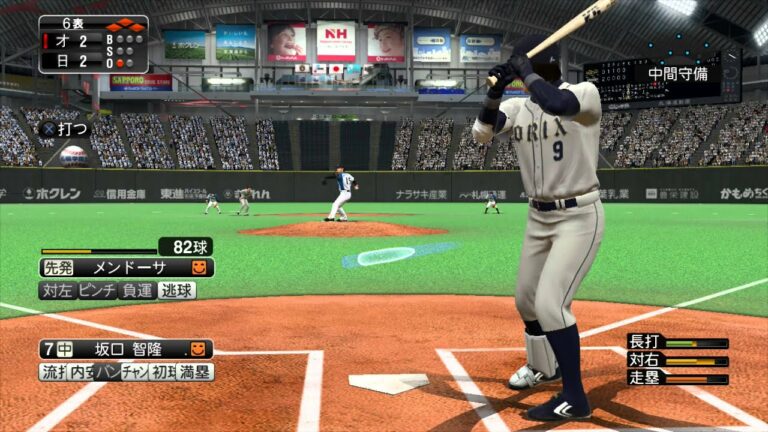Click the batter's orange smiley condition icon
Image resolution: width=768 pixels, height=432 pixels.
coord(198,349)
